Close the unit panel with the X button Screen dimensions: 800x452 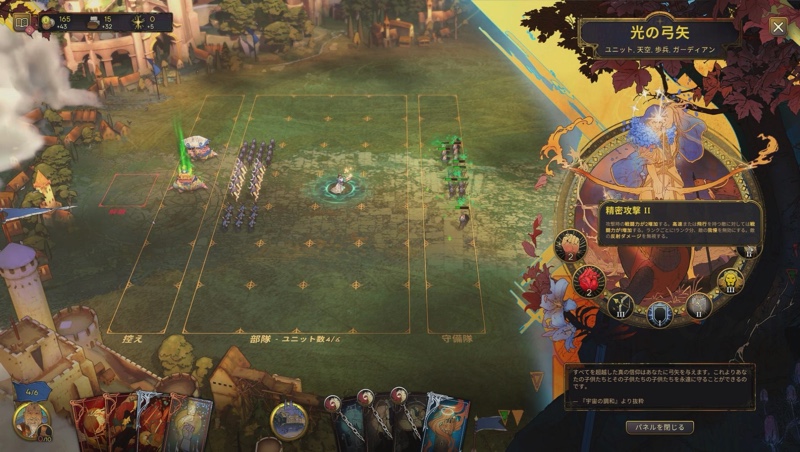coord(778,27)
